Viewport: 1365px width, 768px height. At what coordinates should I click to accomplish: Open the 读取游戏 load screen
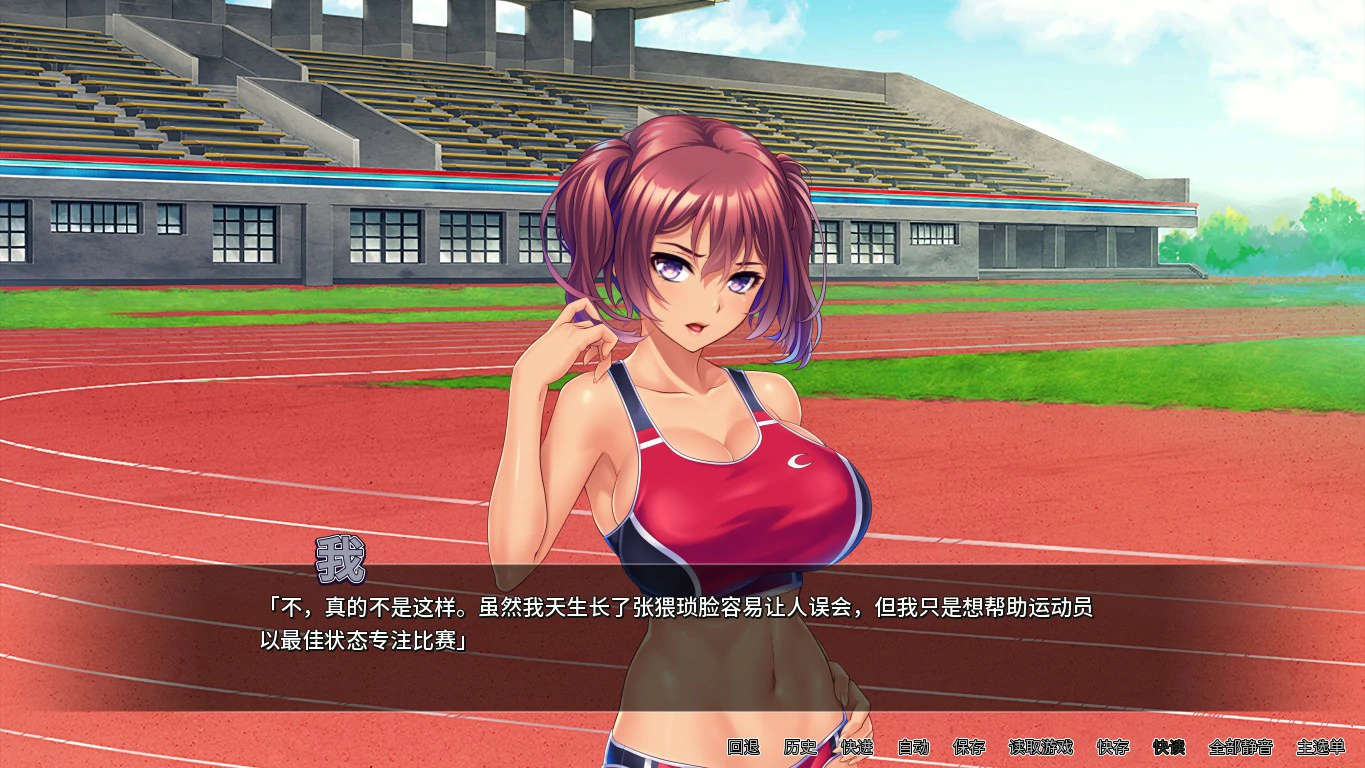(1042, 747)
